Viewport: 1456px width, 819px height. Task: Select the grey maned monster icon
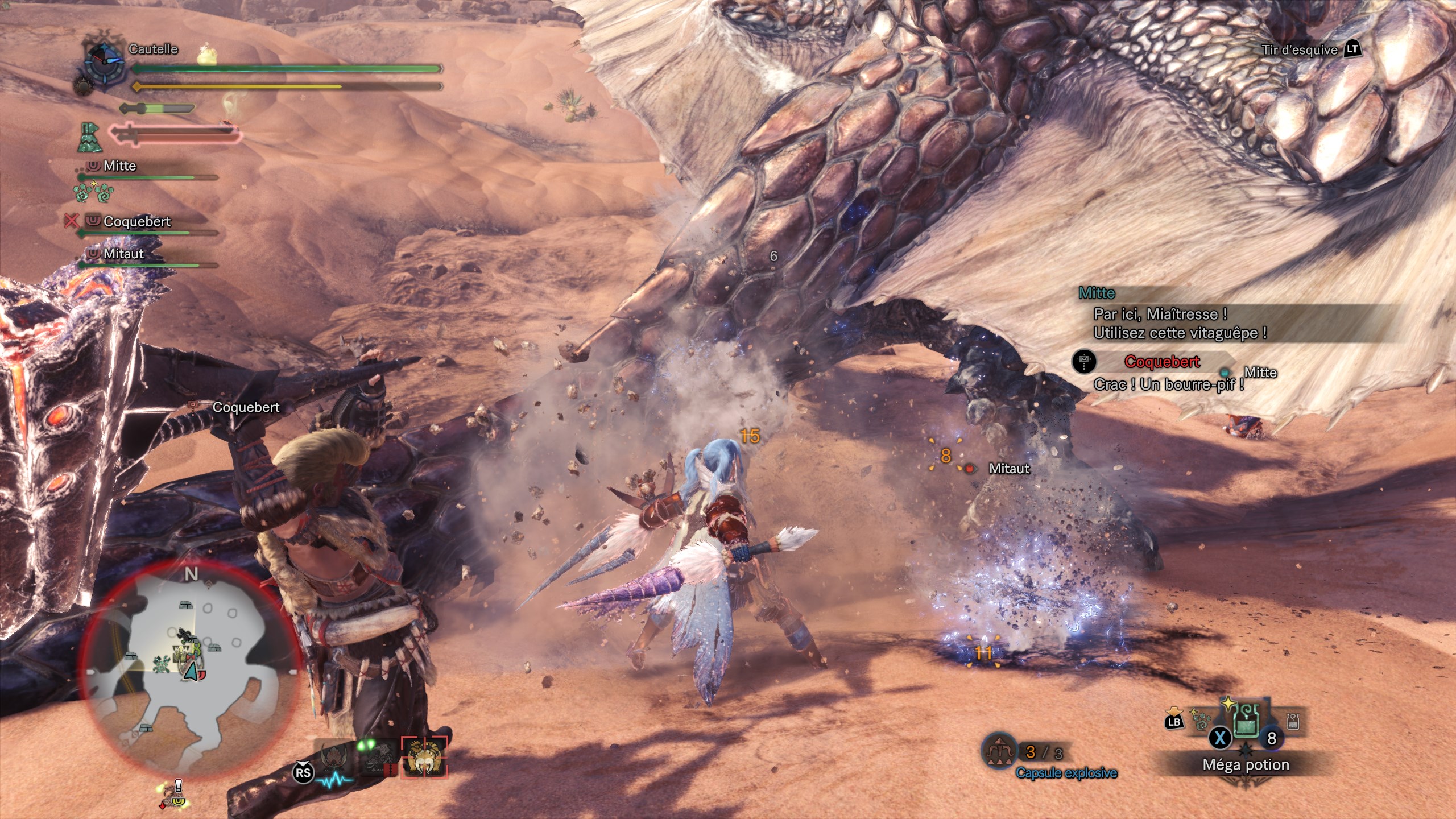379,758
